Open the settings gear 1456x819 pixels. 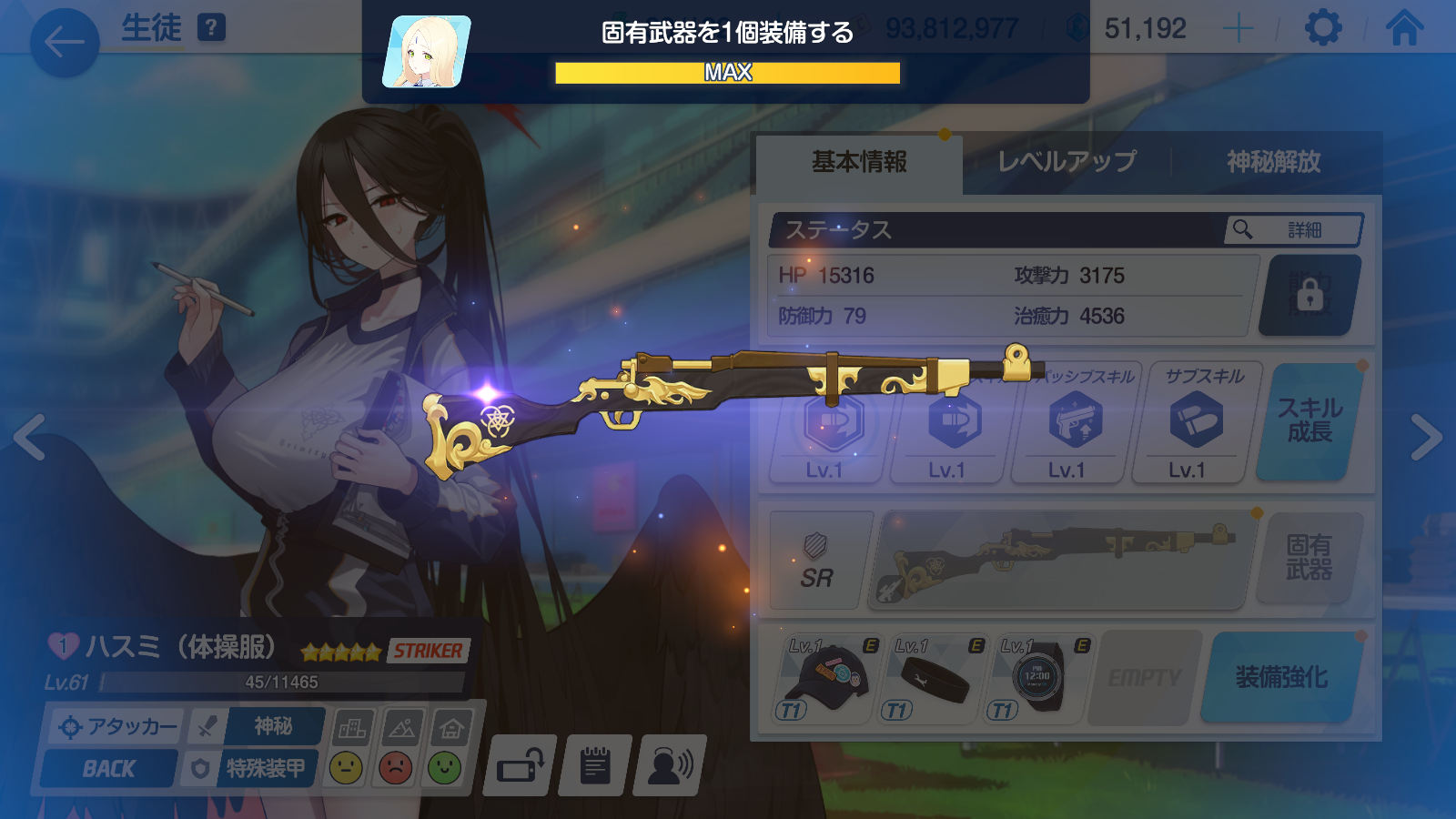[x=1322, y=28]
